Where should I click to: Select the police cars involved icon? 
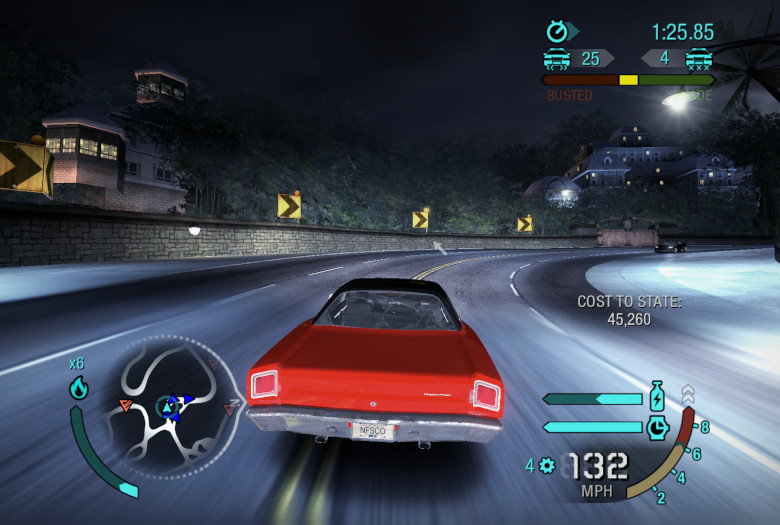[x=557, y=58]
